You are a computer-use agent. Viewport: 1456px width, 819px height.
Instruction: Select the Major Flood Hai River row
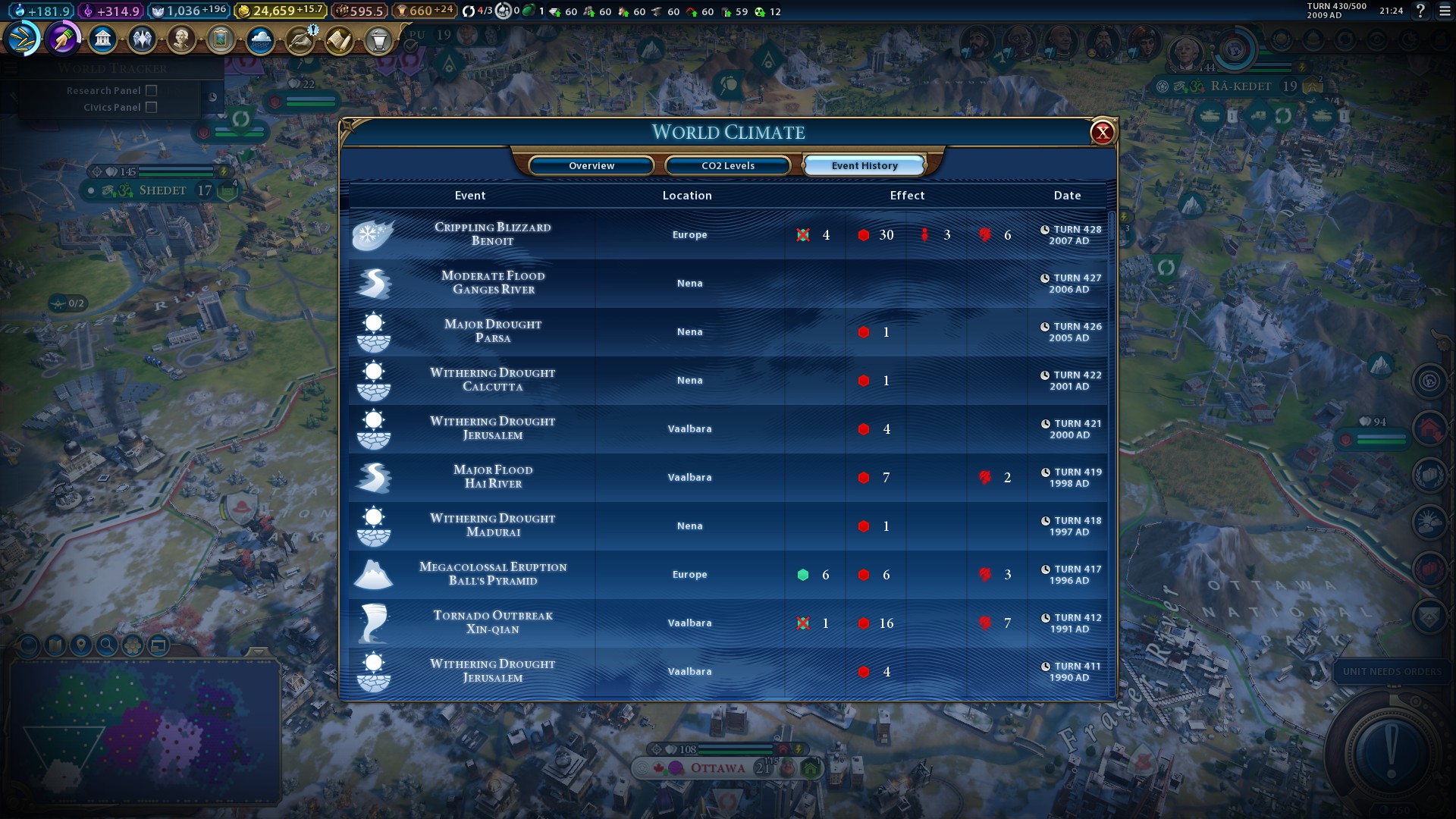click(x=493, y=477)
